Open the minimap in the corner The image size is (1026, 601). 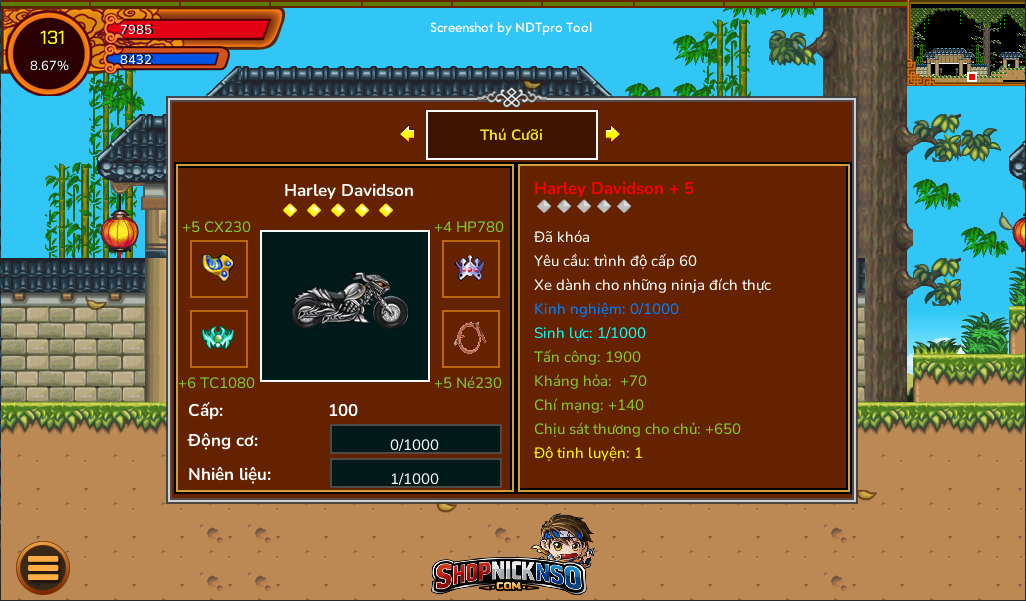coord(966,45)
